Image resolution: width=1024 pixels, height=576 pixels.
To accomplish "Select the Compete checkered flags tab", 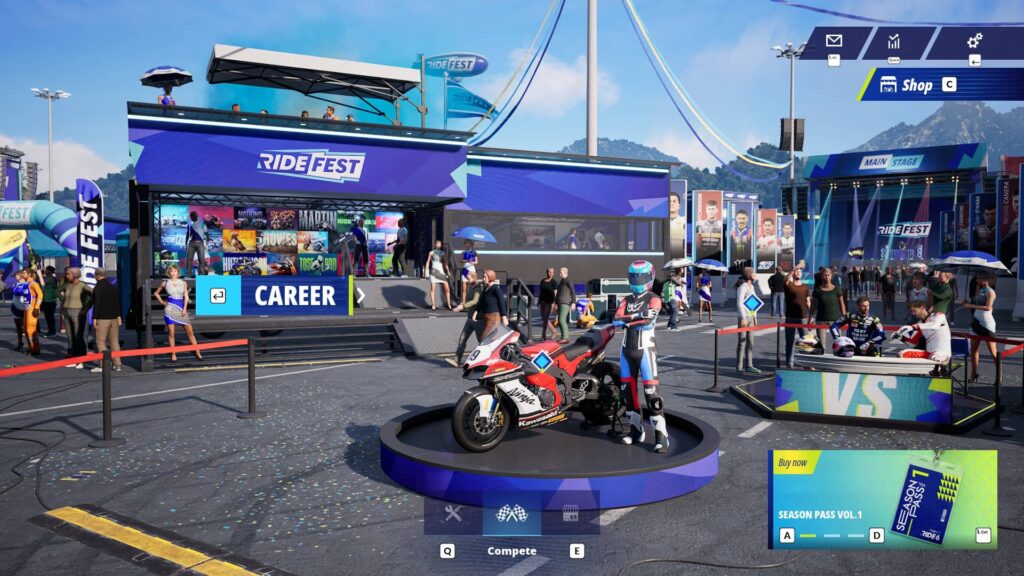I will point(511,513).
